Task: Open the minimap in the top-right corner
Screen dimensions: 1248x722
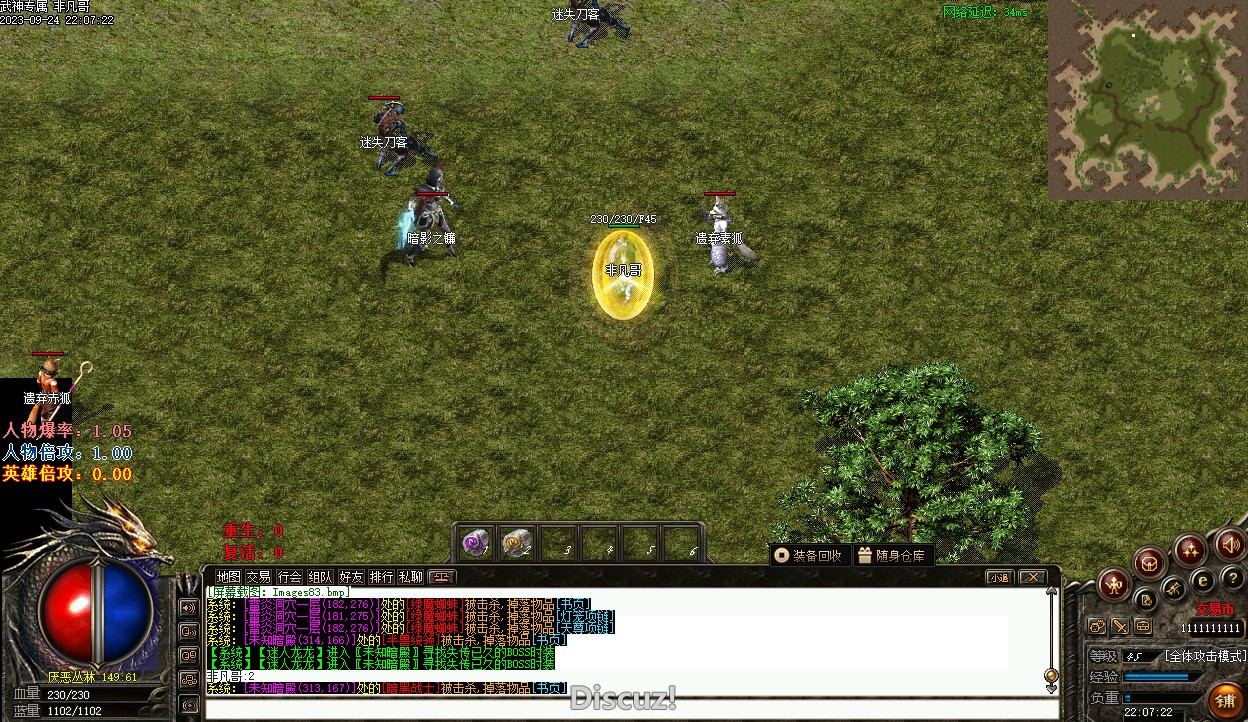Action: [1147, 99]
